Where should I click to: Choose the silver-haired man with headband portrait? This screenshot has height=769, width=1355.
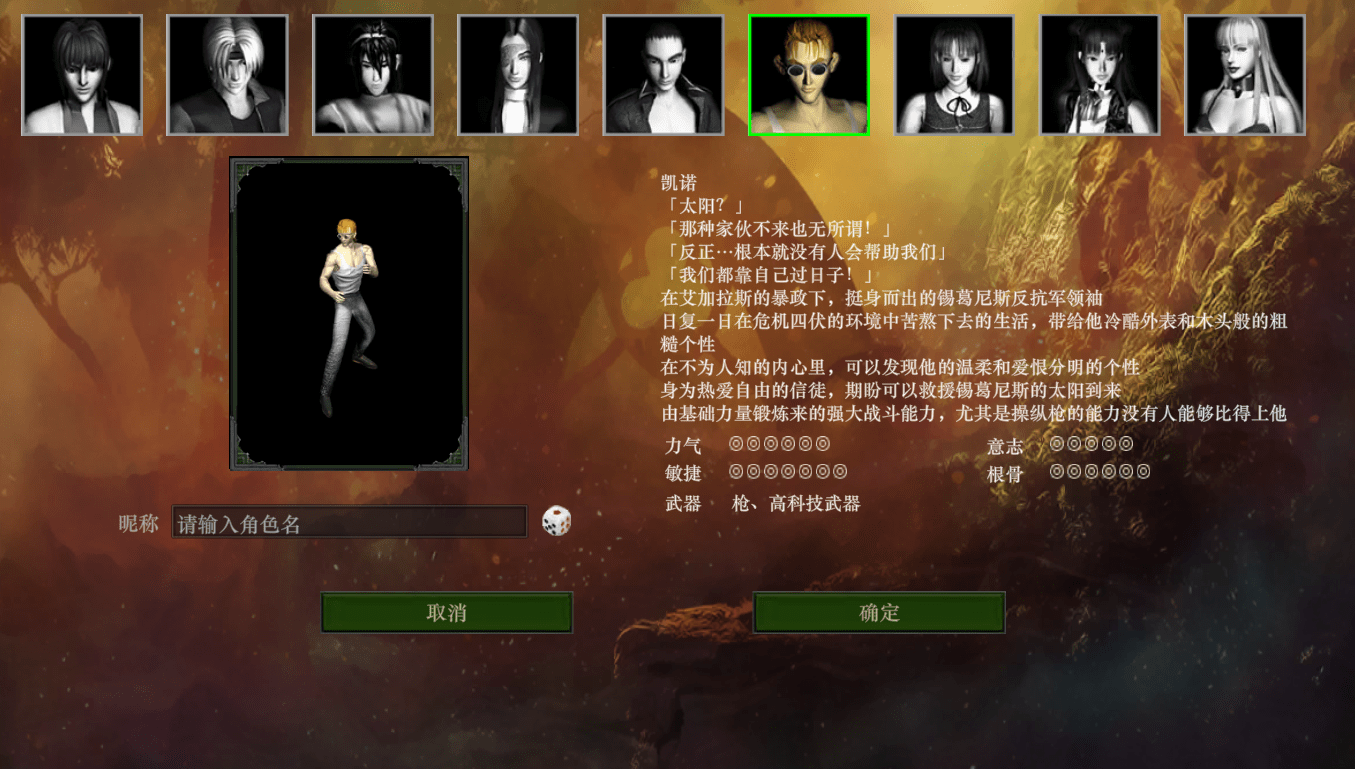pos(227,75)
